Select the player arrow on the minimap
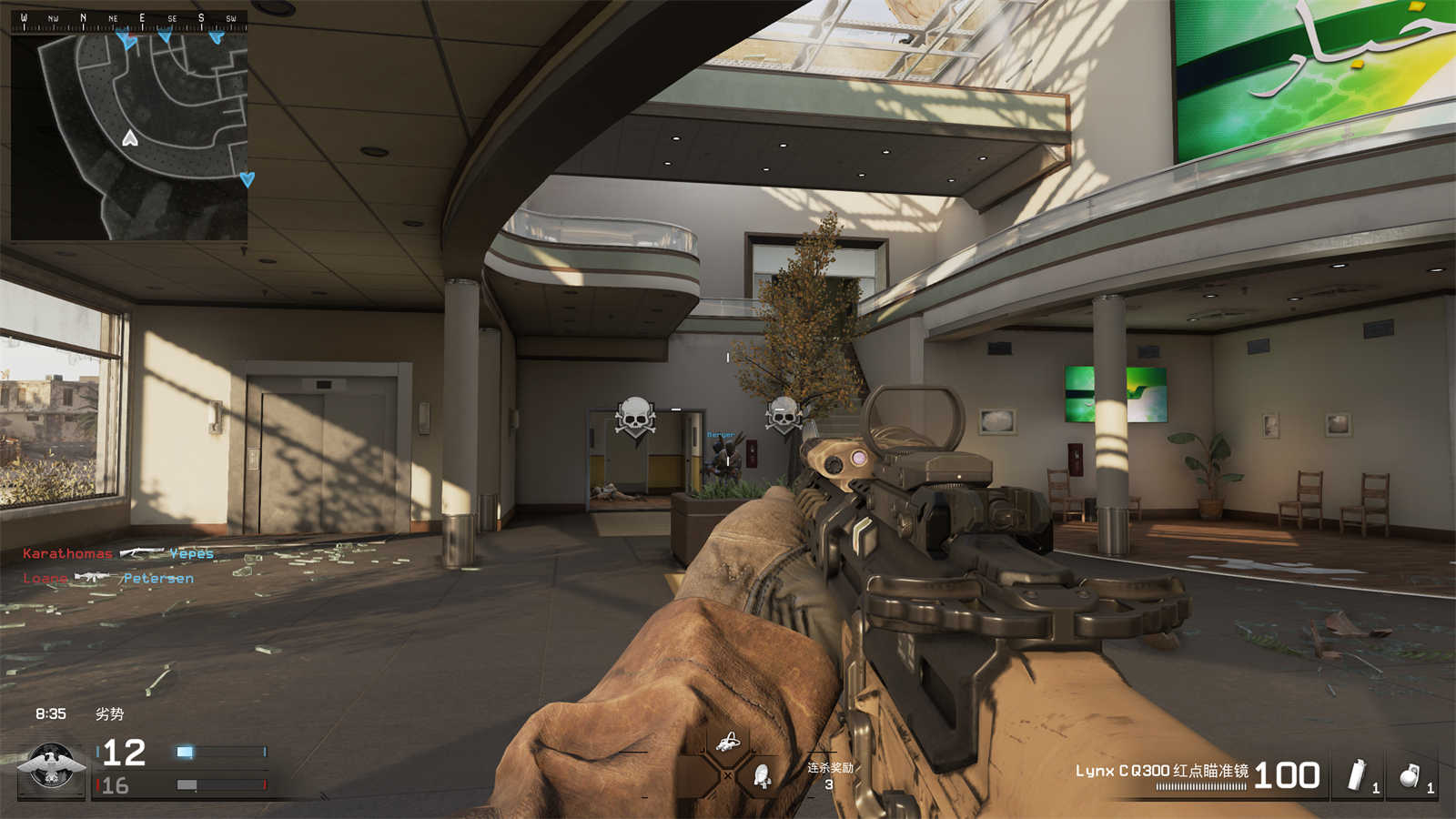The width and height of the screenshot is (1456, 819). tap(130, 138)
